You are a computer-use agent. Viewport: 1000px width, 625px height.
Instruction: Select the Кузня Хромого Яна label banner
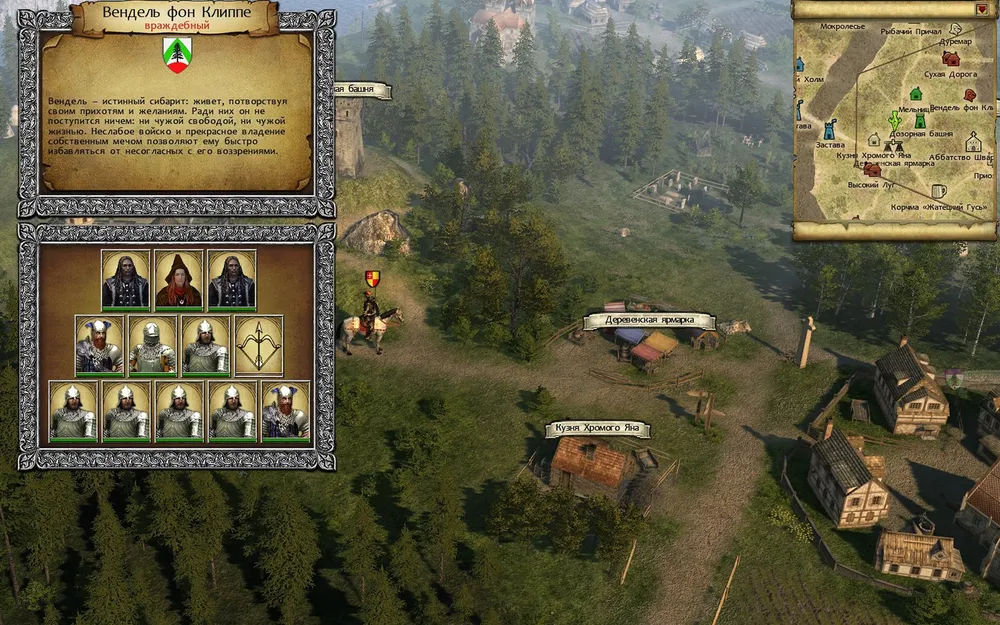pos(597,429)
